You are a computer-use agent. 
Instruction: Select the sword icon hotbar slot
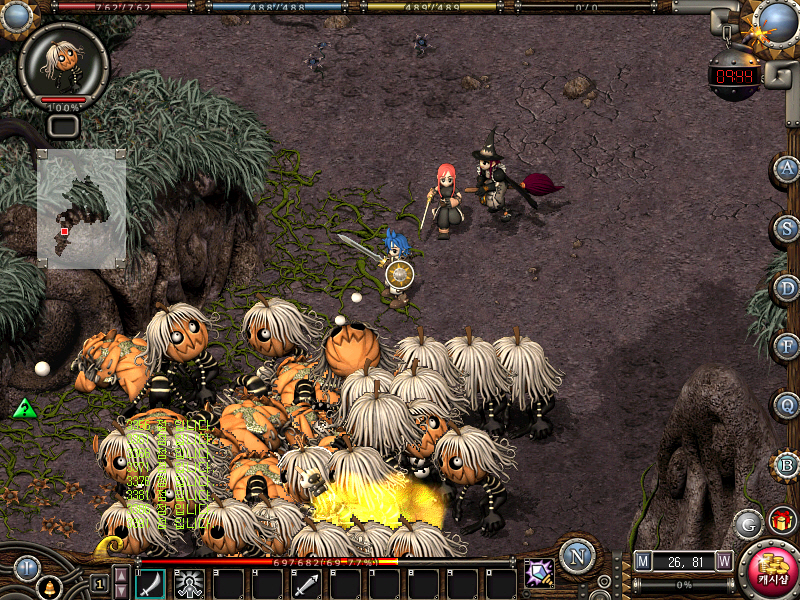pyautogui.click(x=306, y=584)
